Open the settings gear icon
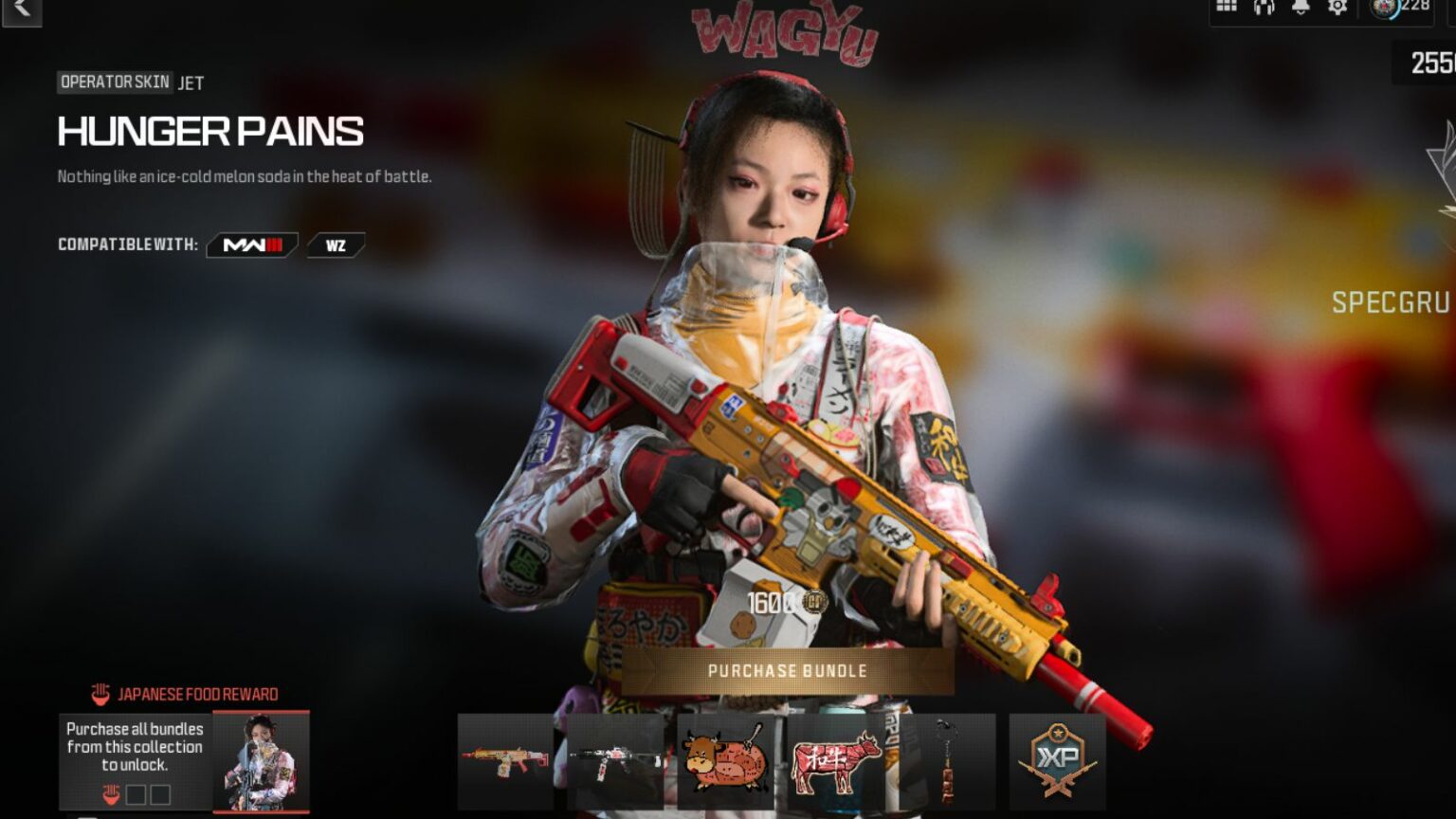This screenshot has width=1456, height=819. pos(1338,7)
